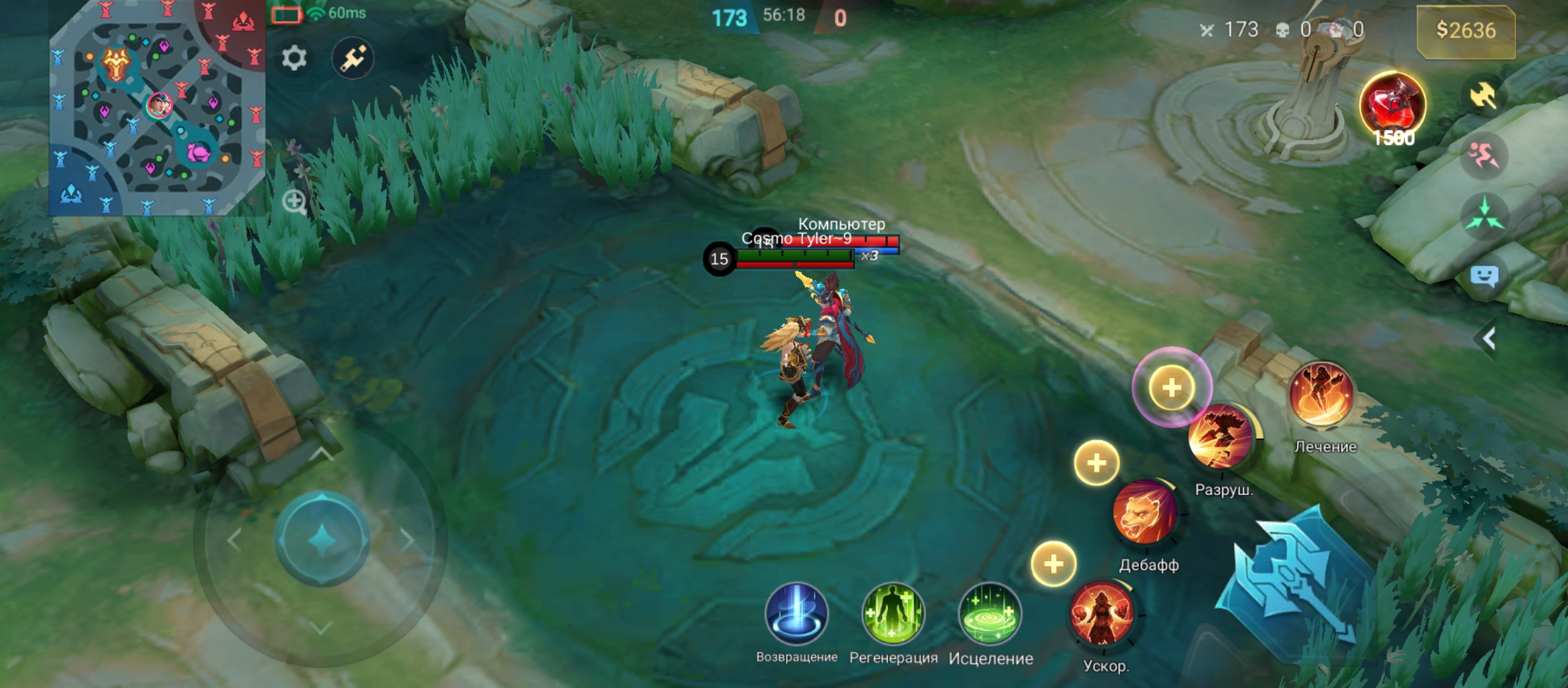Tap the magnifier zoom button below the minimap
The width and height of the screenshot is (1568, 688).
[x=294, y=202]
